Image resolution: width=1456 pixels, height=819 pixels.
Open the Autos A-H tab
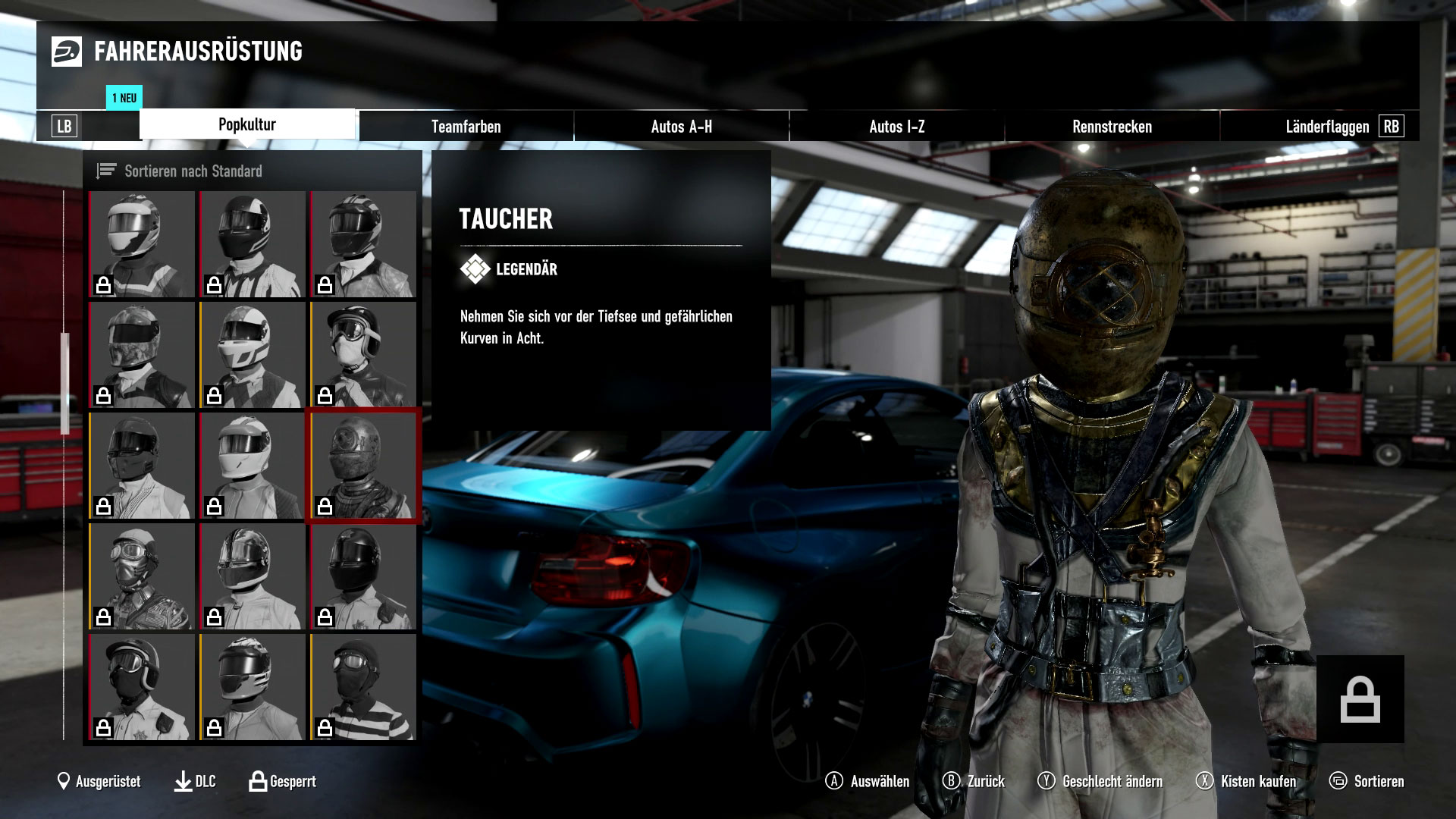[x=681, y=127]
